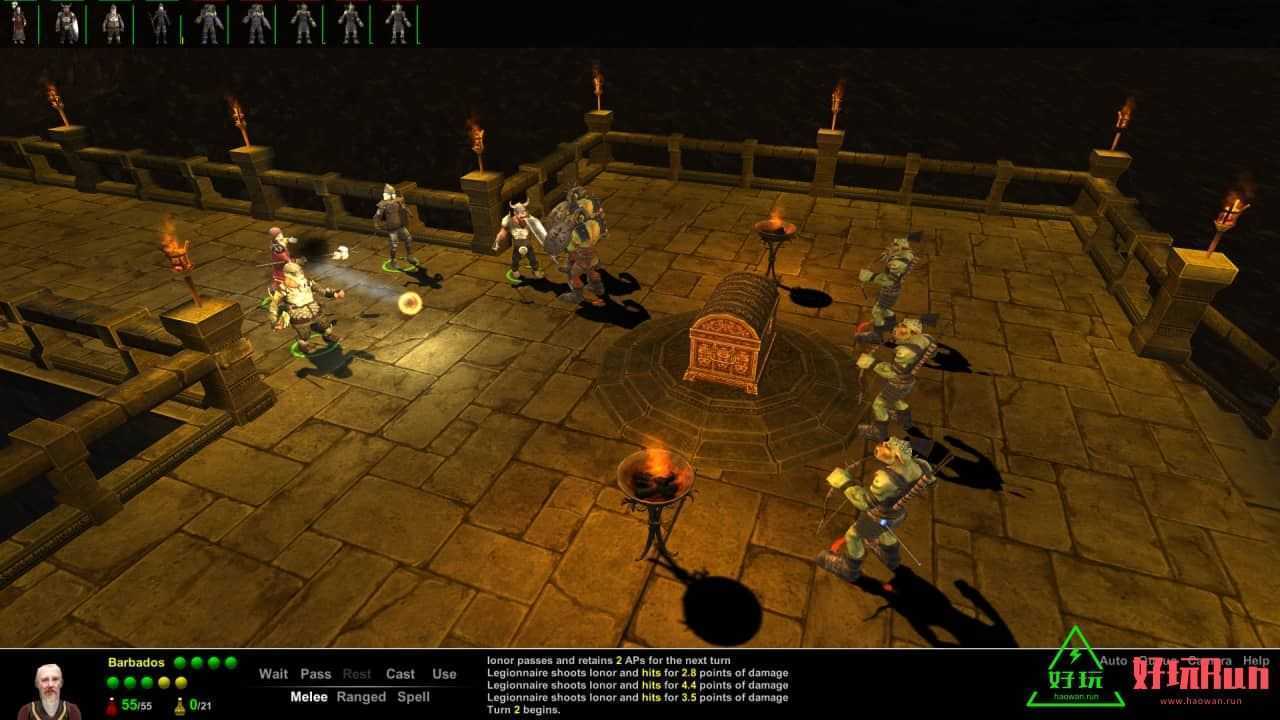Open the Camera options
1280x720 pixels.
(x=1208, y=661)
